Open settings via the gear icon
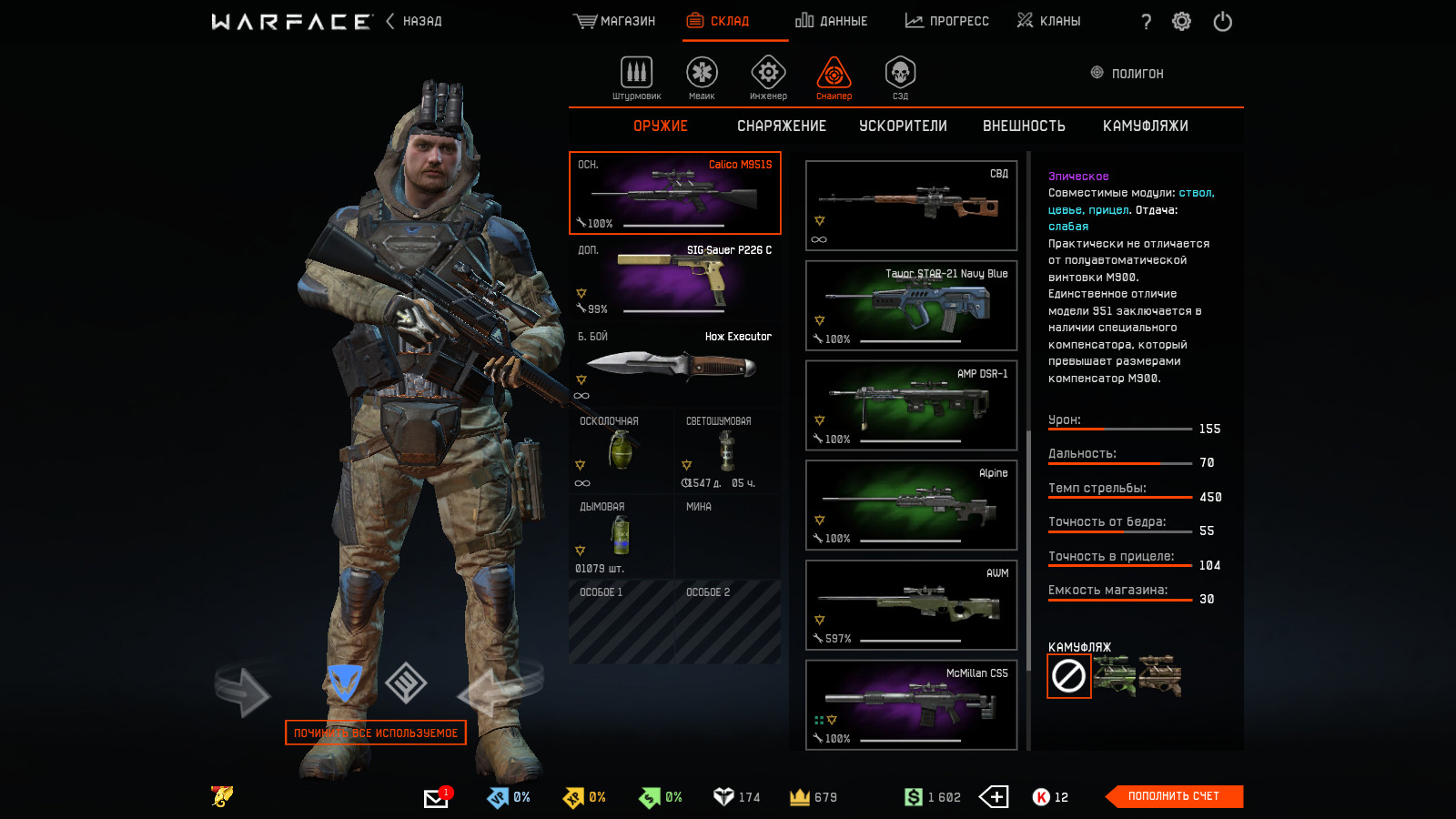The image size is (1456, 819). [1181, 22]
